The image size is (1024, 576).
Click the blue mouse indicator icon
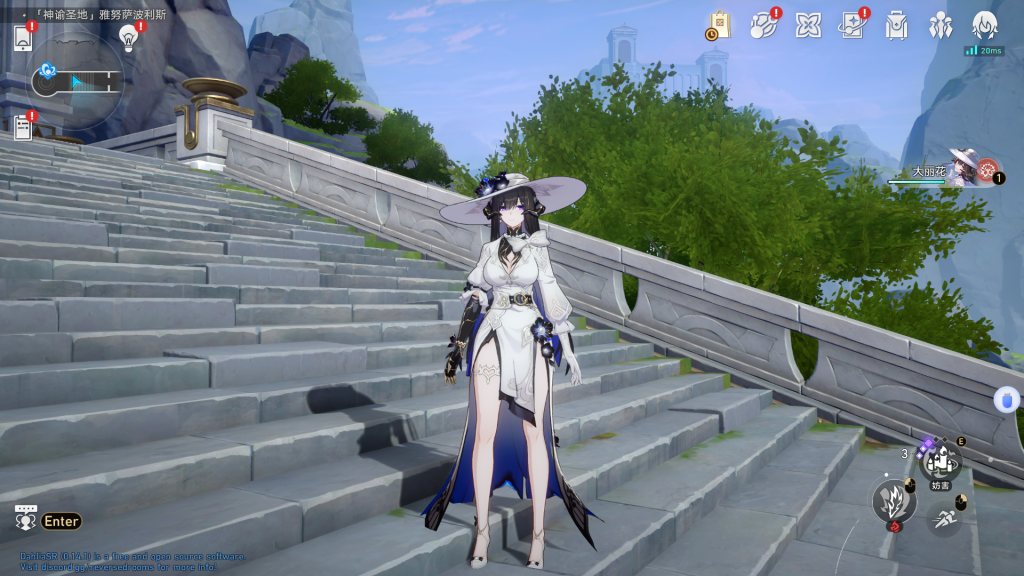(x=1006, y=400)
